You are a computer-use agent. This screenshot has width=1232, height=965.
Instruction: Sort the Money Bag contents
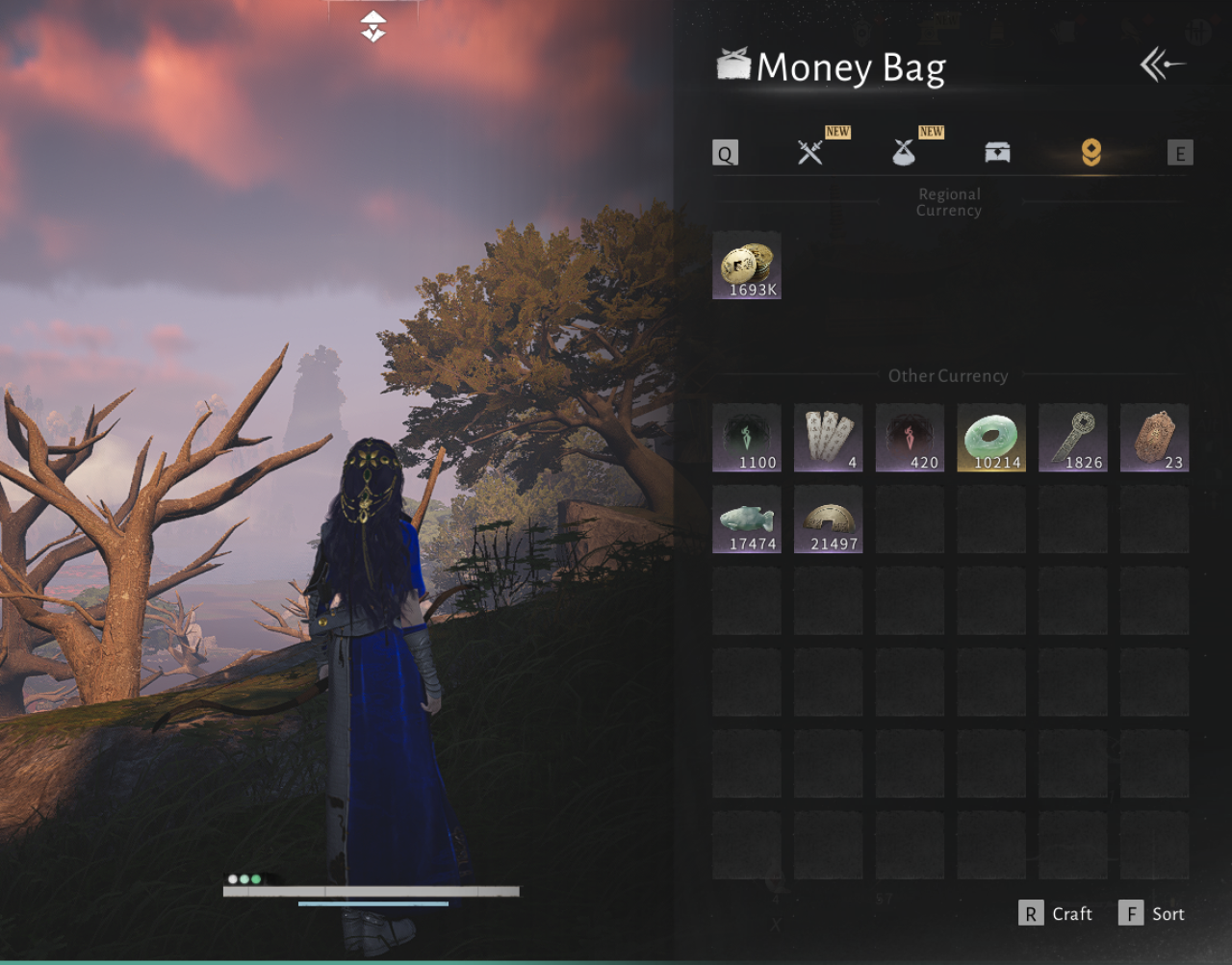click(x=1152, y=914)
